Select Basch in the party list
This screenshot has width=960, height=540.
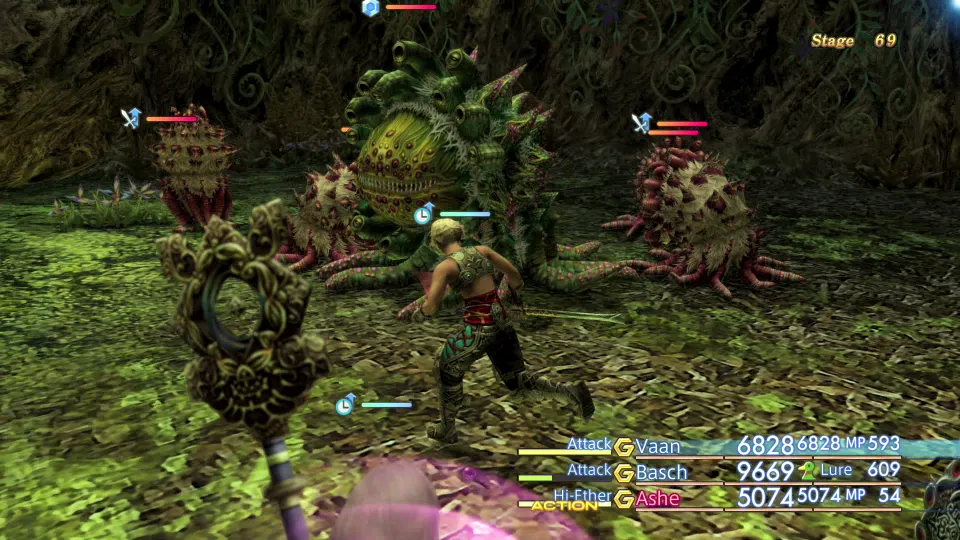pos(661,472)
